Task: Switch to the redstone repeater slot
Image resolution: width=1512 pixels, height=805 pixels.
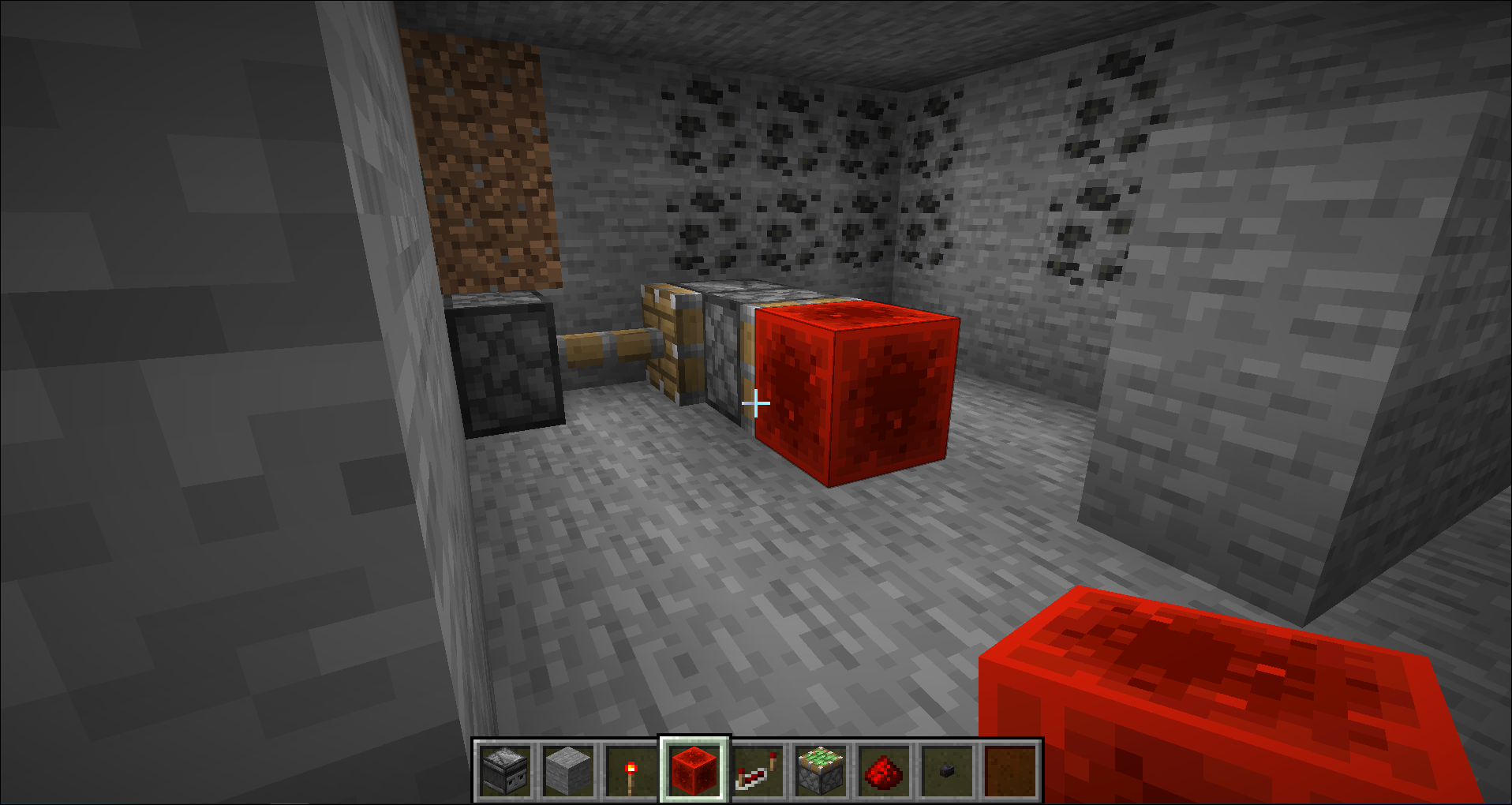Action: [758, 770]
